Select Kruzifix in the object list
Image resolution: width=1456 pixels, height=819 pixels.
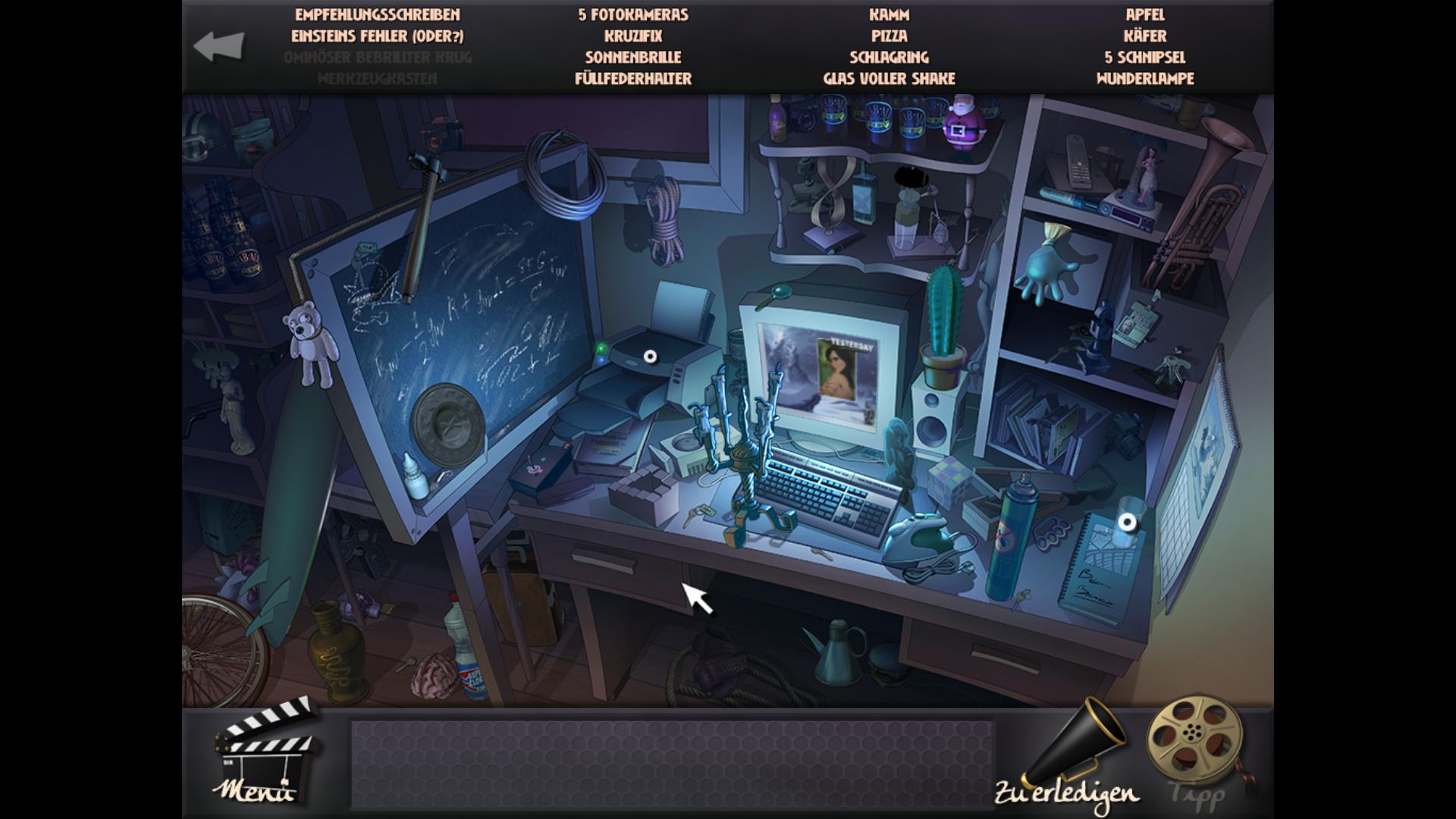[633, 36]
